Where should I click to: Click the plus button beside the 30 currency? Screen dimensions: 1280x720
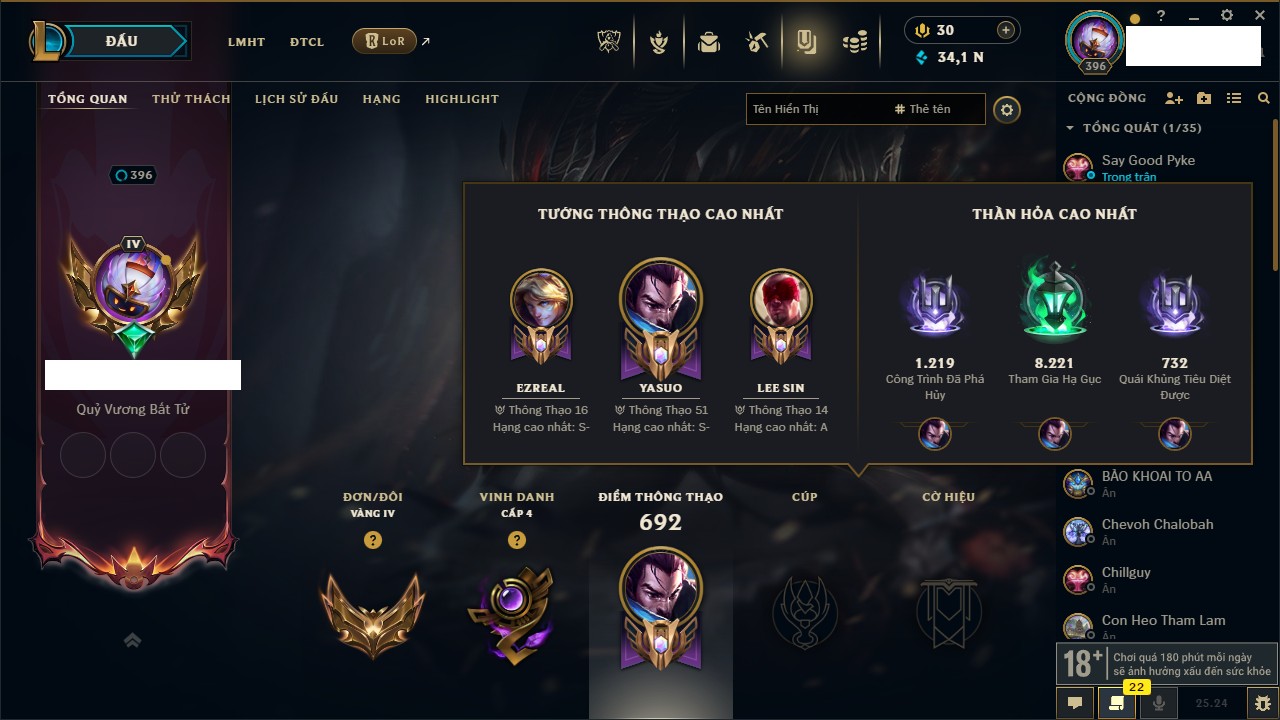[1006, 30]
